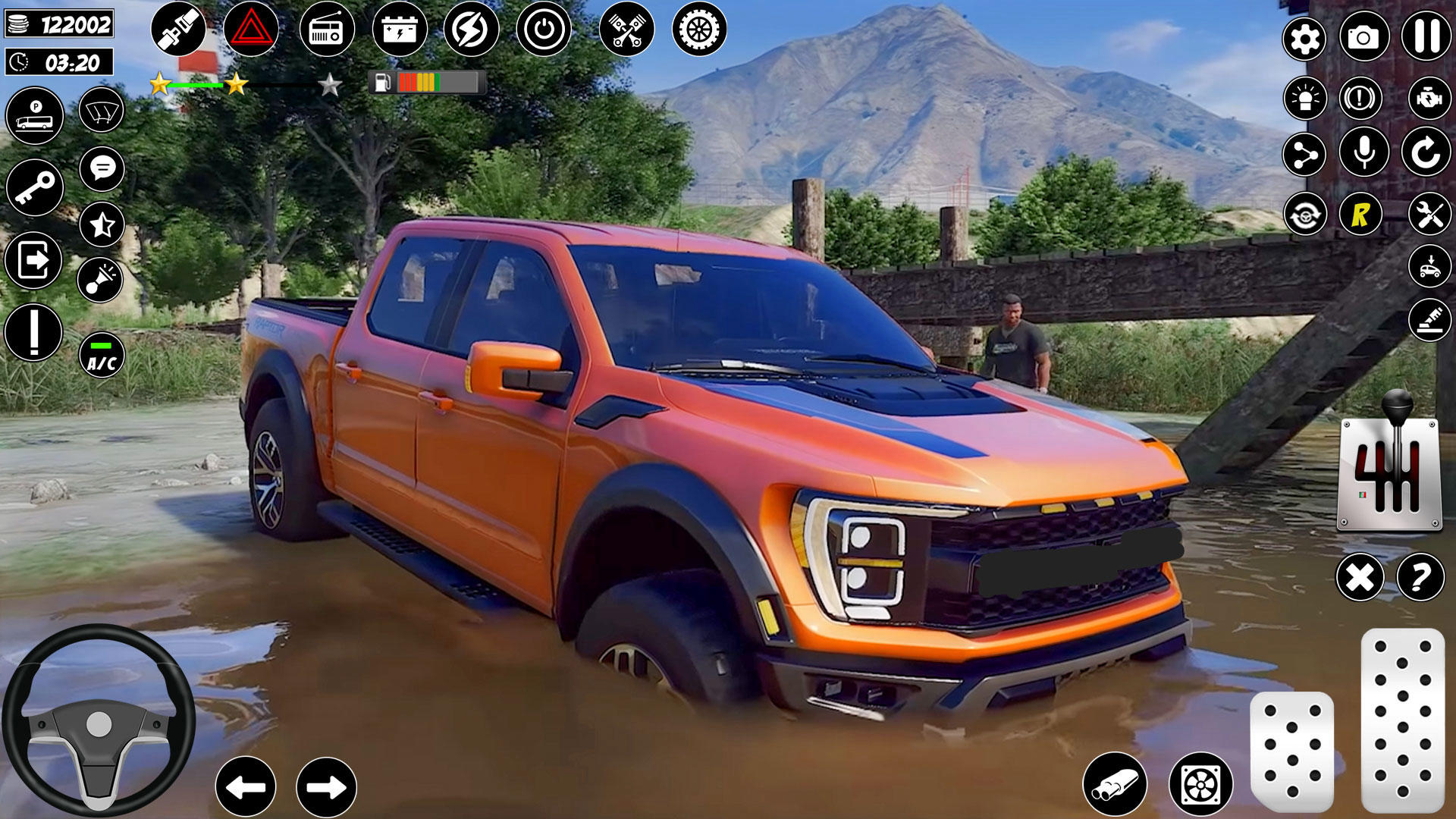Viewport: 1456px width, 819px height.
Task: Toggle the microphone button
Action: click(x=1363, y=152)
